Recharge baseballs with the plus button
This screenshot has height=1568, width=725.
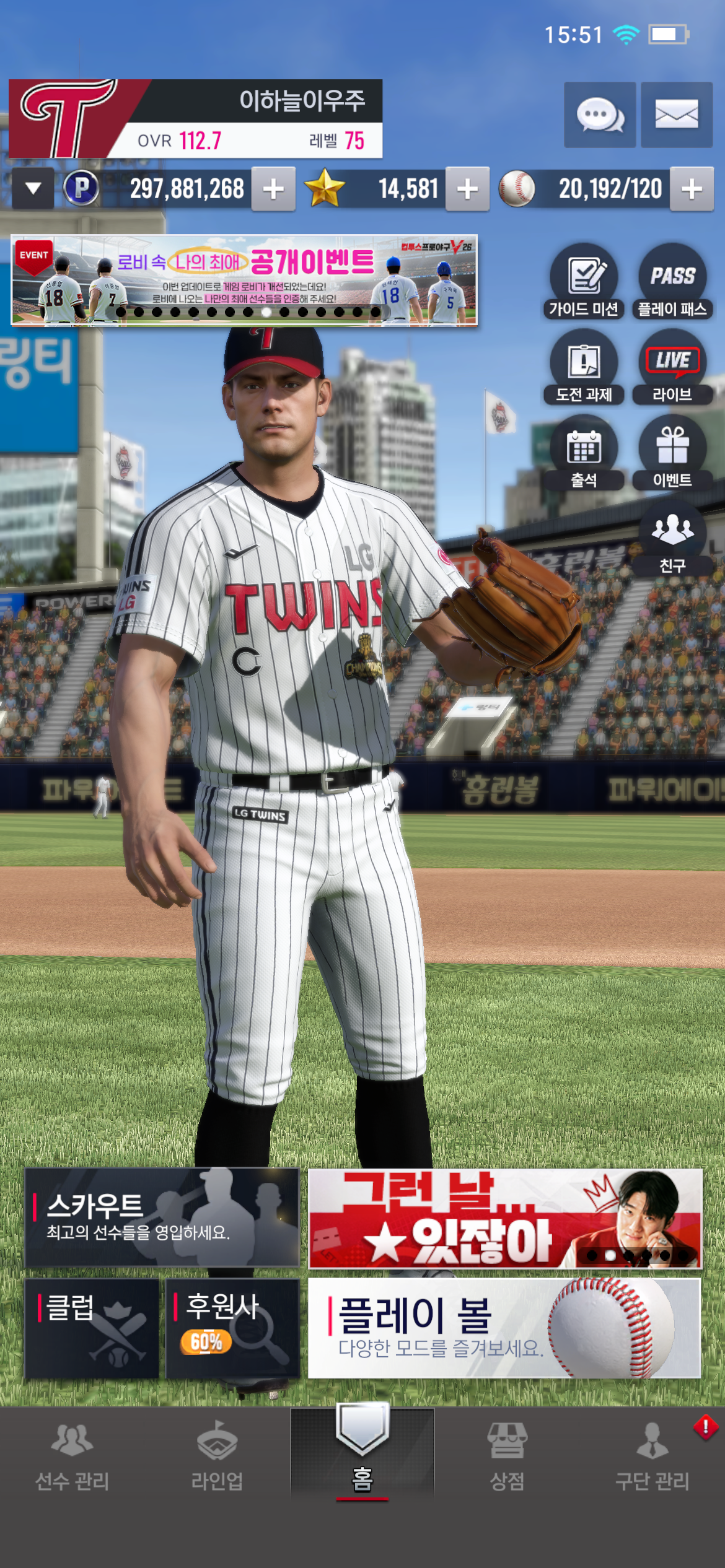tap(692, 189)
